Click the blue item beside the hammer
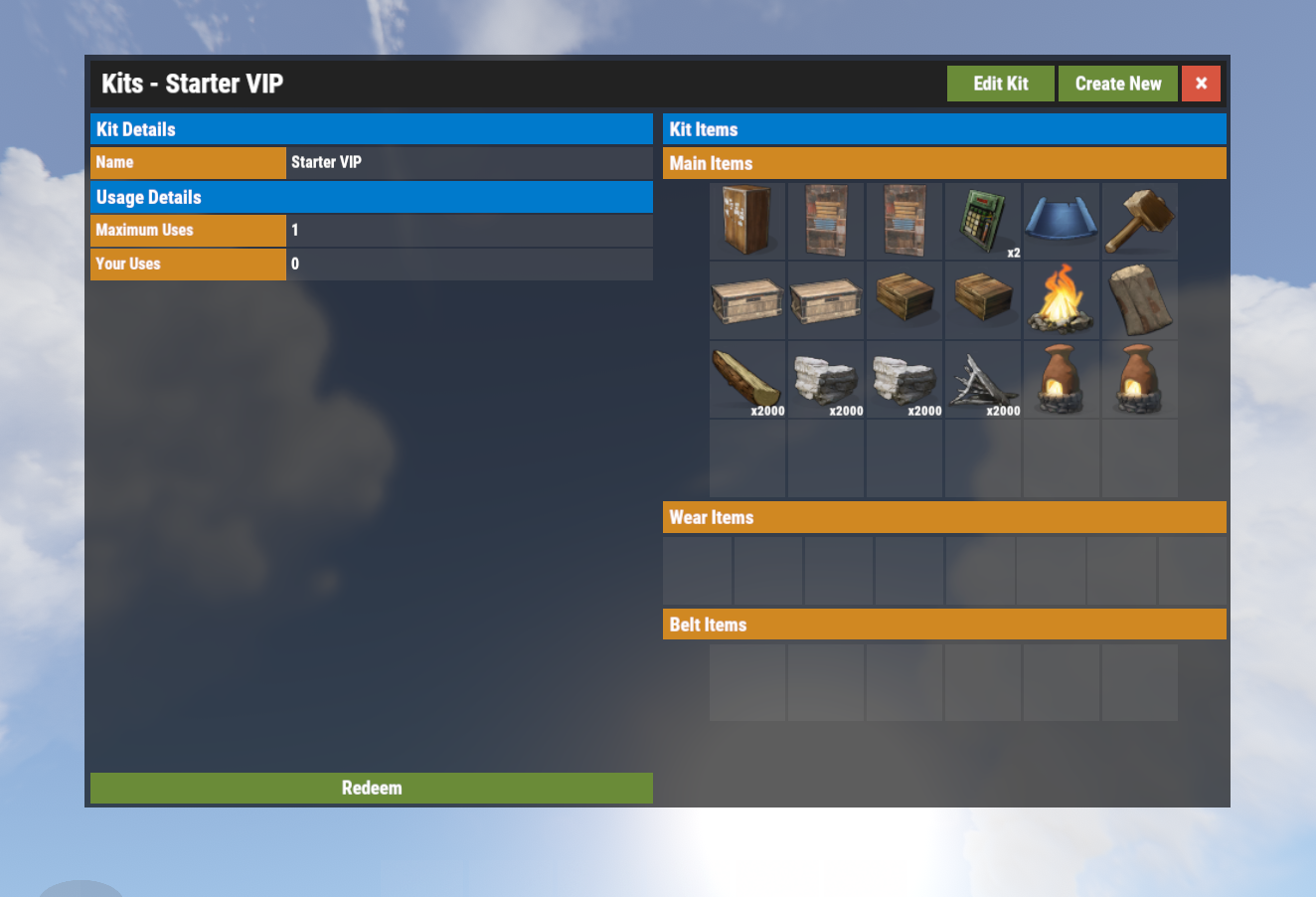The image size is (1316, 897). [1061, 220]
